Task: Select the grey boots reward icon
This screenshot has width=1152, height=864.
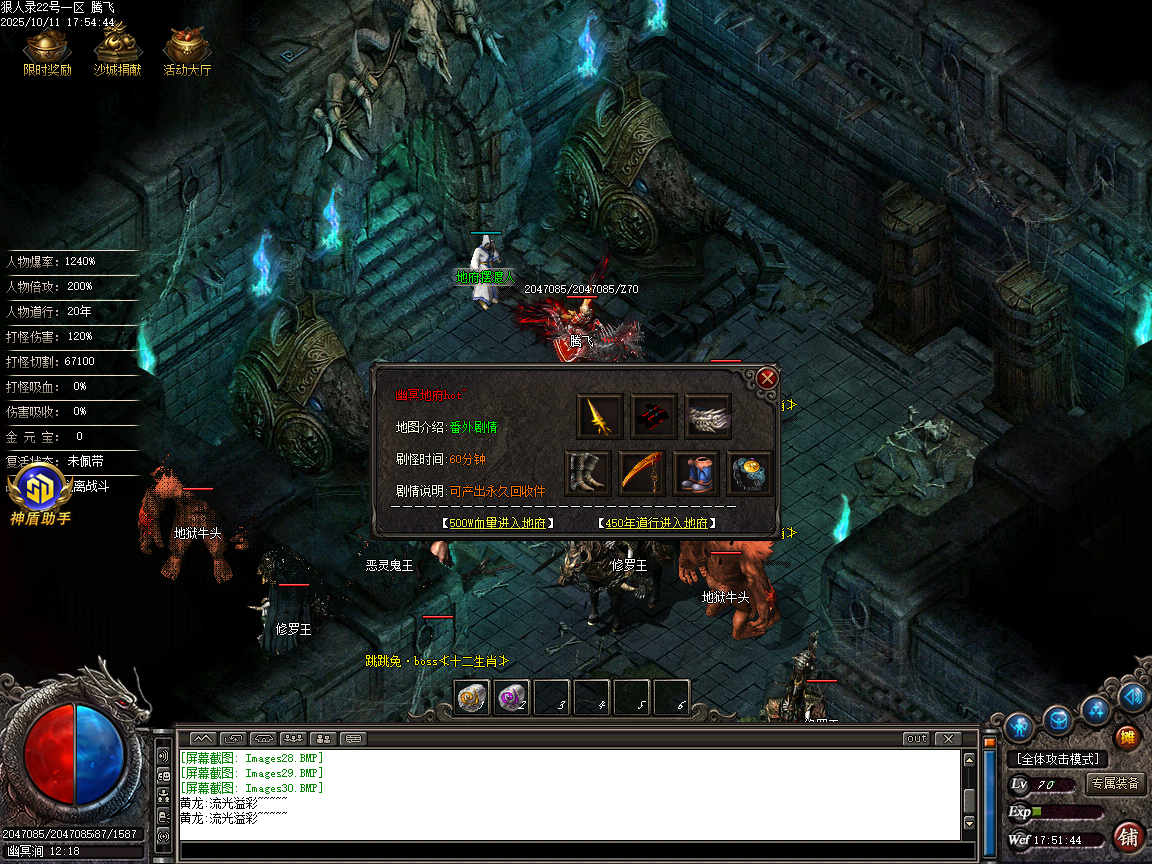Action: 588,473
